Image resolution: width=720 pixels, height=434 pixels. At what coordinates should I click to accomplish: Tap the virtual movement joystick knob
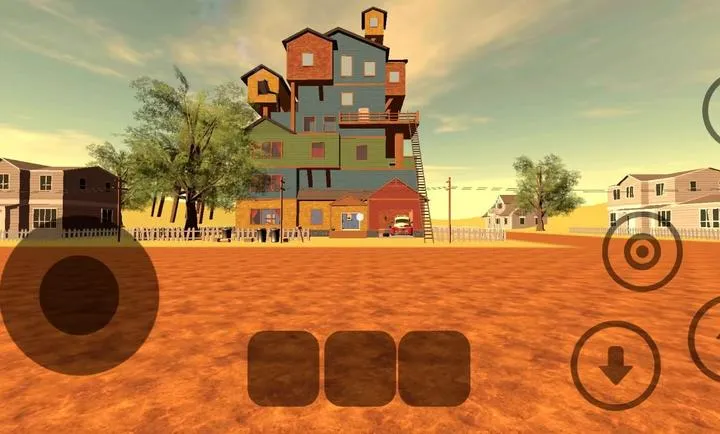pyautogui.click(x=79, y=295)
